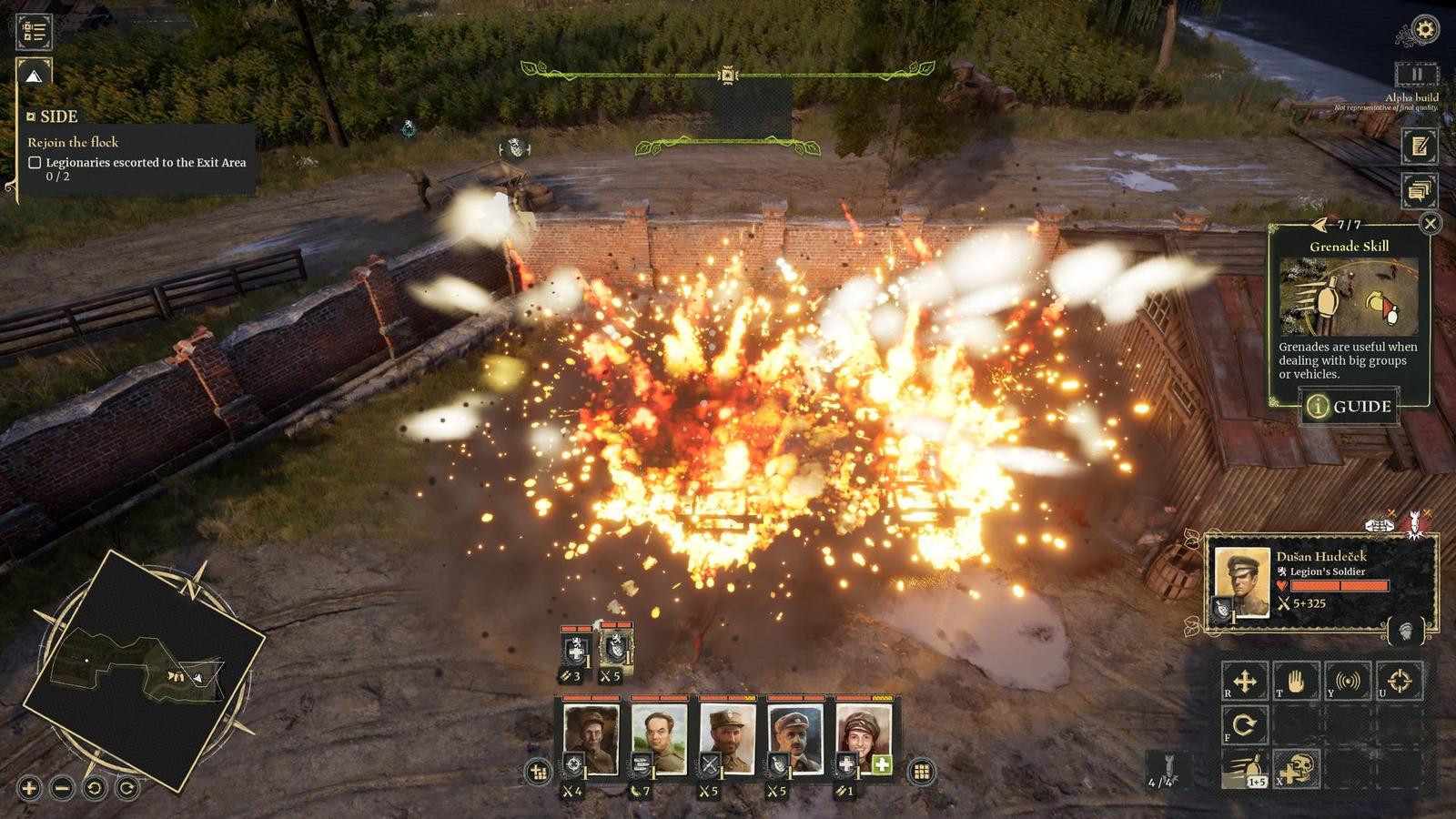The height and width of the screenshot is (819, 1456).
Task: Rotate the minimap clockwise
Action: pos(127,788)
